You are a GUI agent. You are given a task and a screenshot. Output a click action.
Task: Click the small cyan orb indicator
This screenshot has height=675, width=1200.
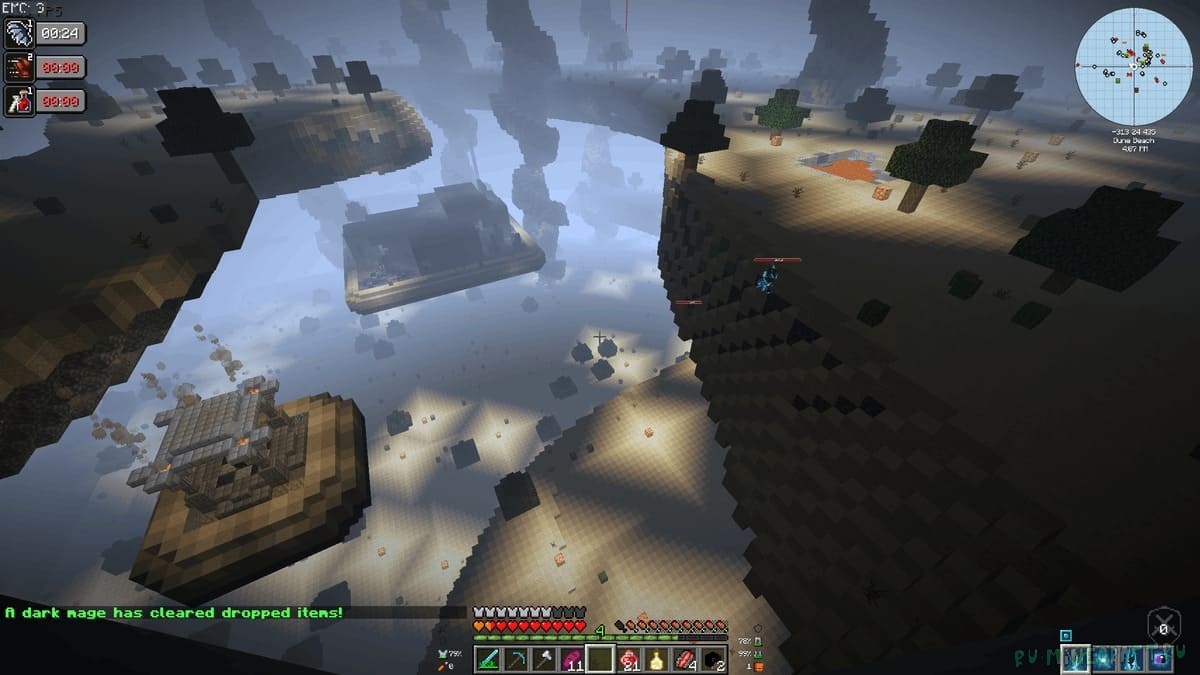click(x=1067, y=635)
